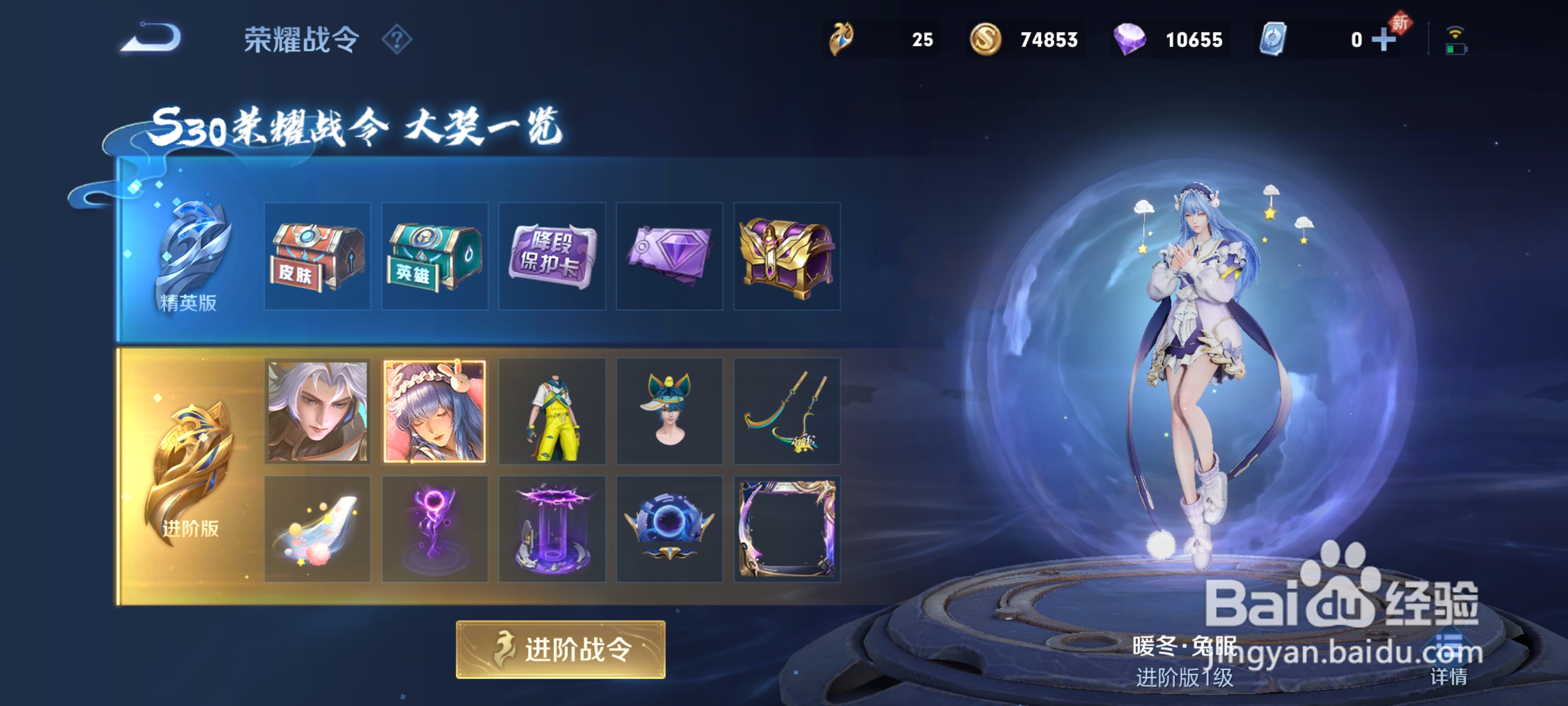Select the white-haired hero portrait thumbnail
This screenshot has width=1568, height=706.
click(x=317, y=411)
